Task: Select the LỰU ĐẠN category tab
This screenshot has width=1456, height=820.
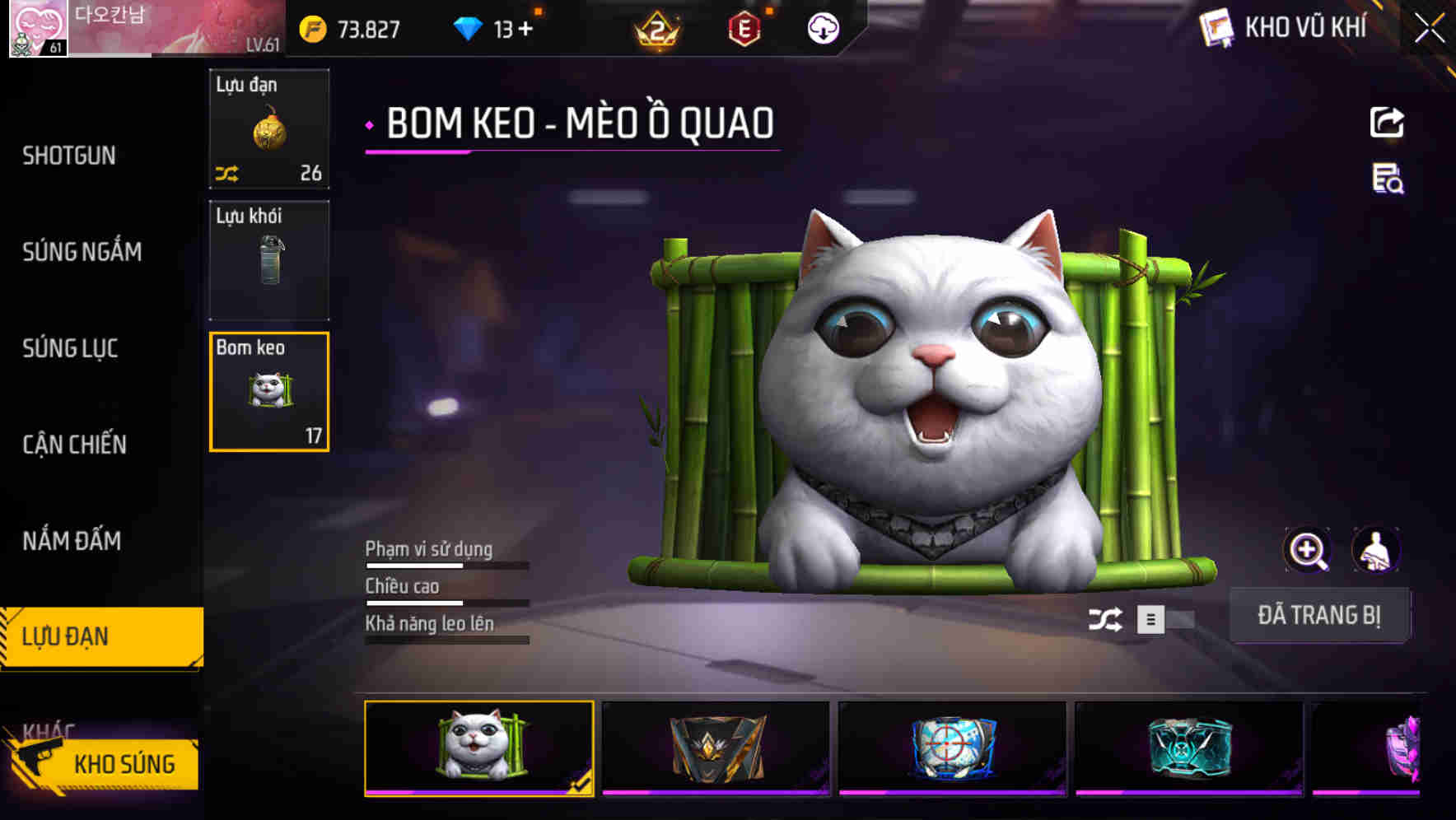Action: pos(66,636)
